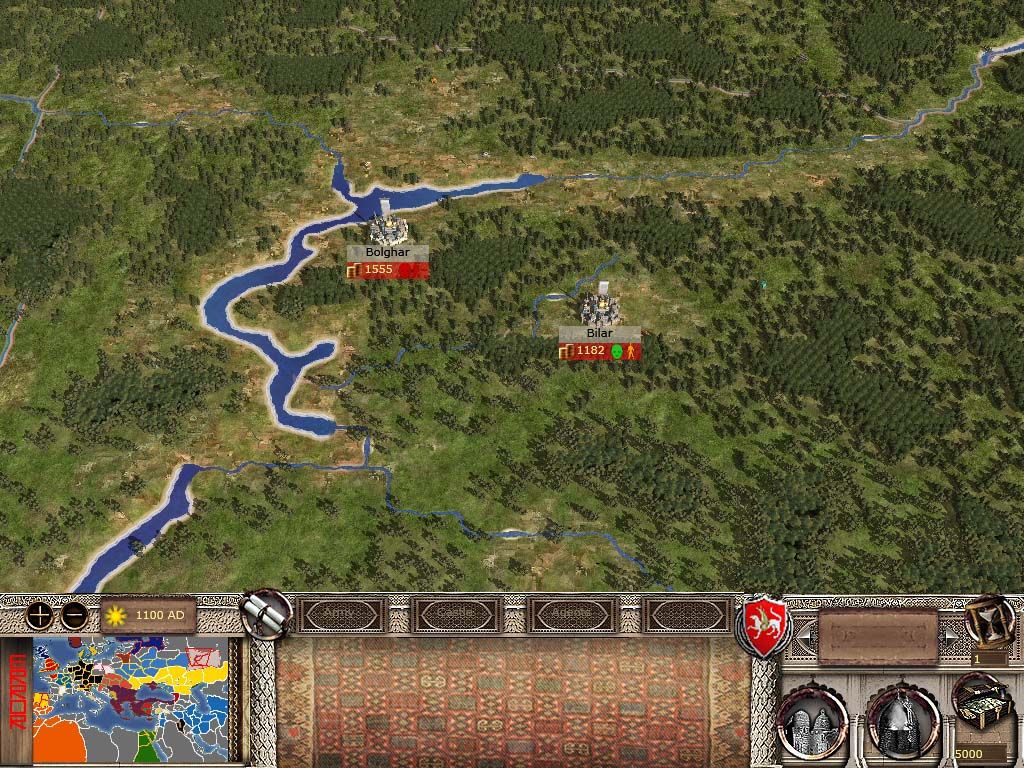Open the finances treasure chest
The image size is (1024, 768).
tap(980, 700)
